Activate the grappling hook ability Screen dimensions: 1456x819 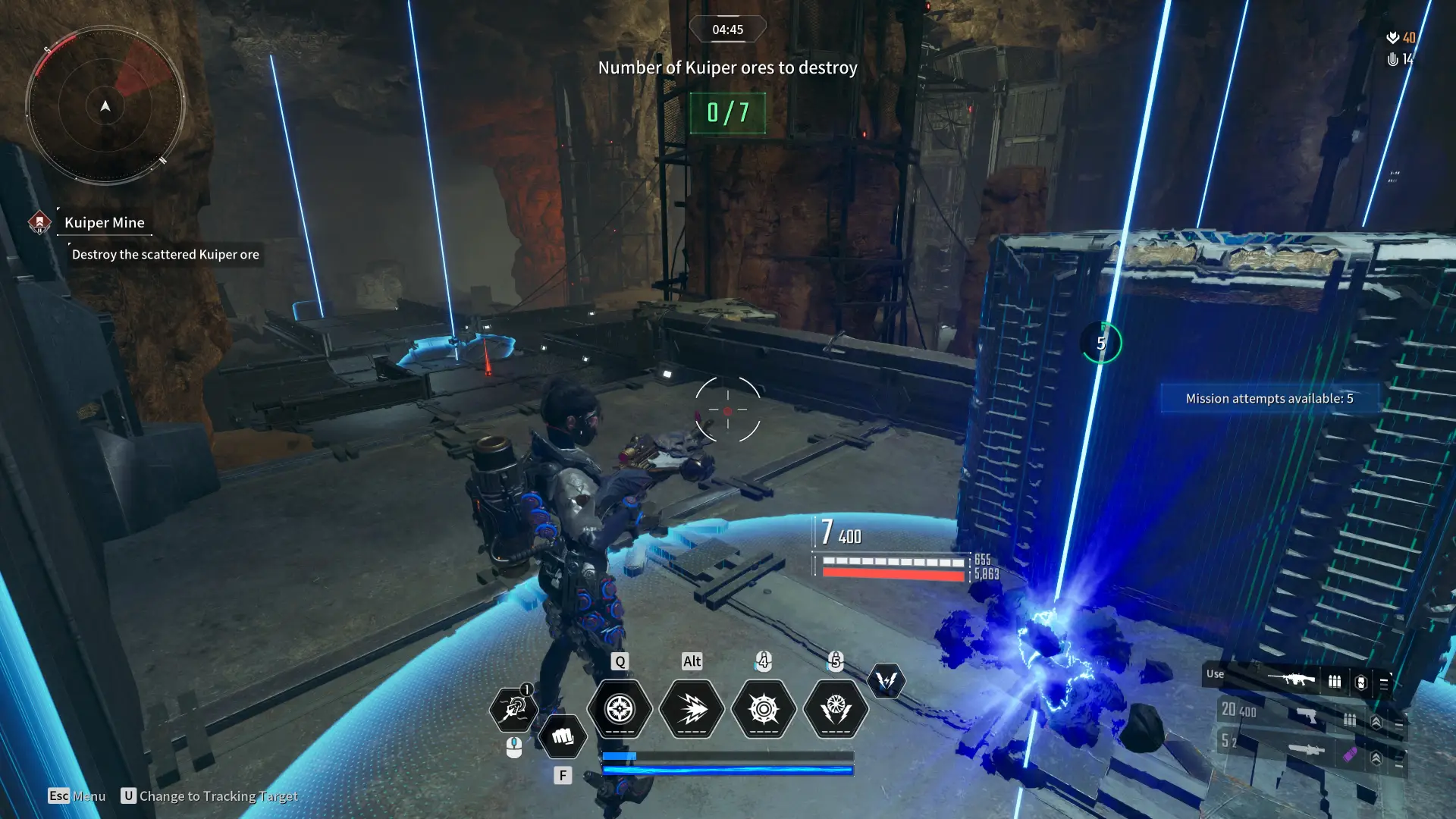[513, 708]
